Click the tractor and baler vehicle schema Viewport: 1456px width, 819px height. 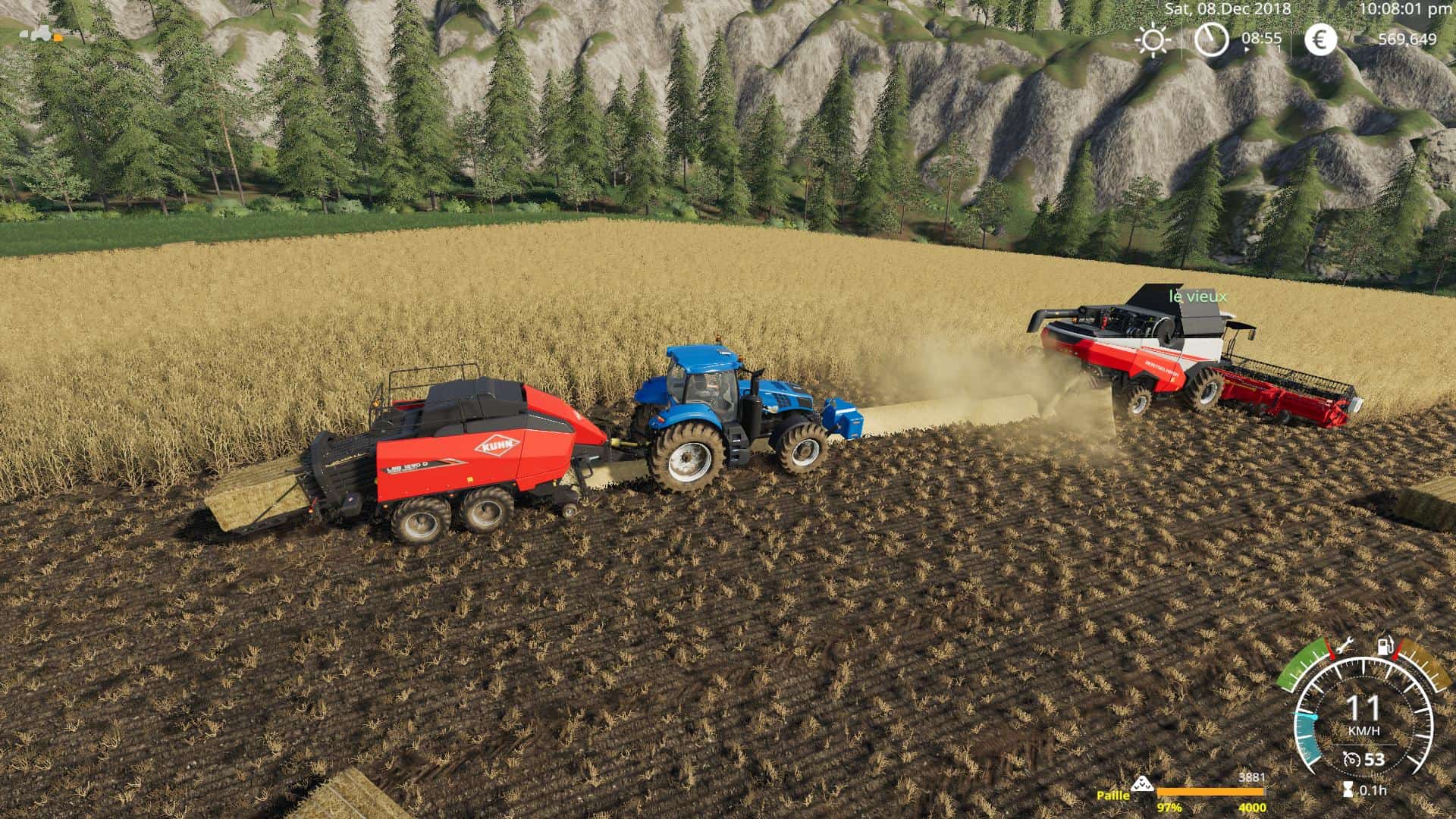point(41,34)
